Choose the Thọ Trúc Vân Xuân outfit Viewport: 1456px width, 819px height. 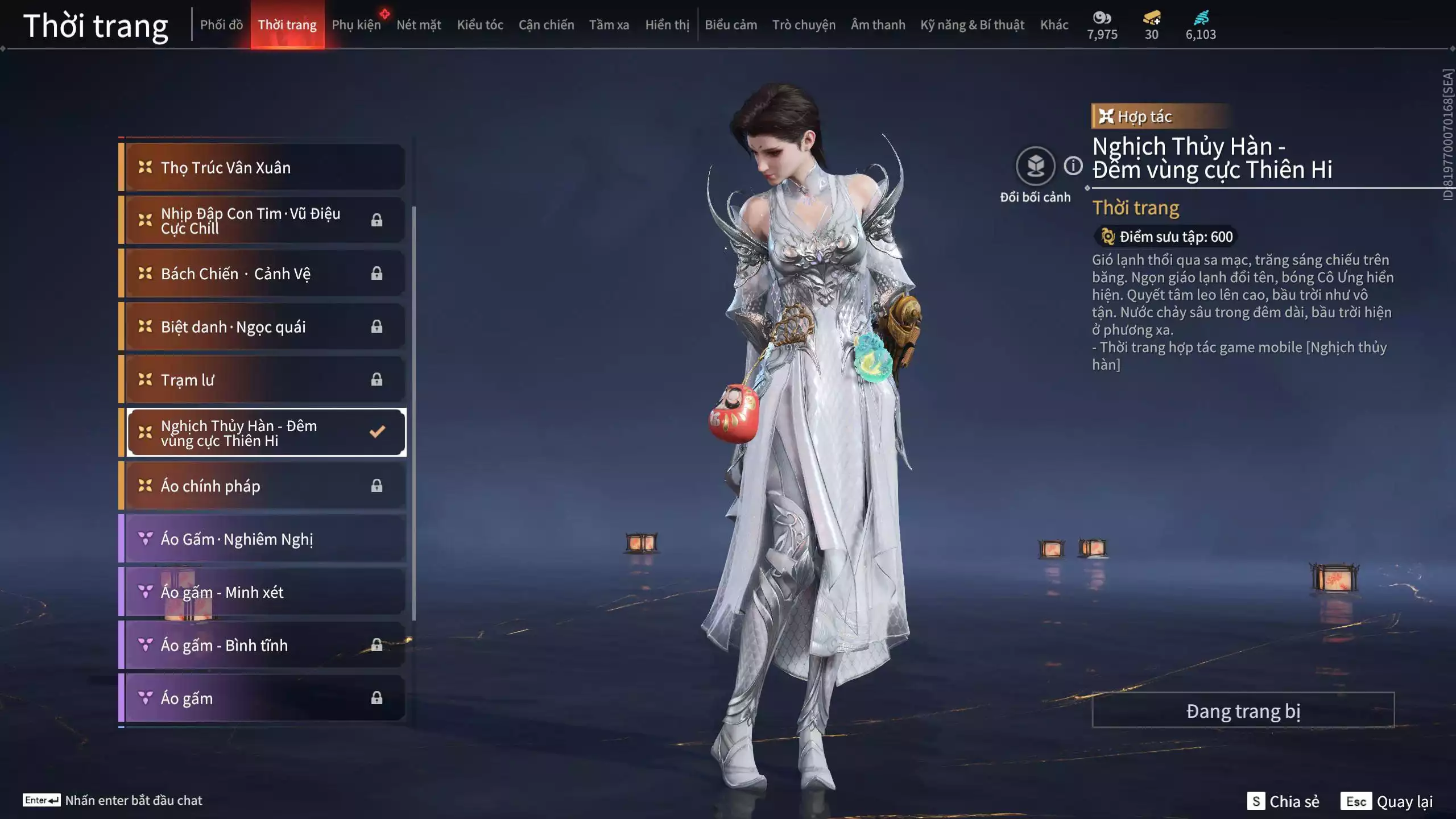pos(264,168)
